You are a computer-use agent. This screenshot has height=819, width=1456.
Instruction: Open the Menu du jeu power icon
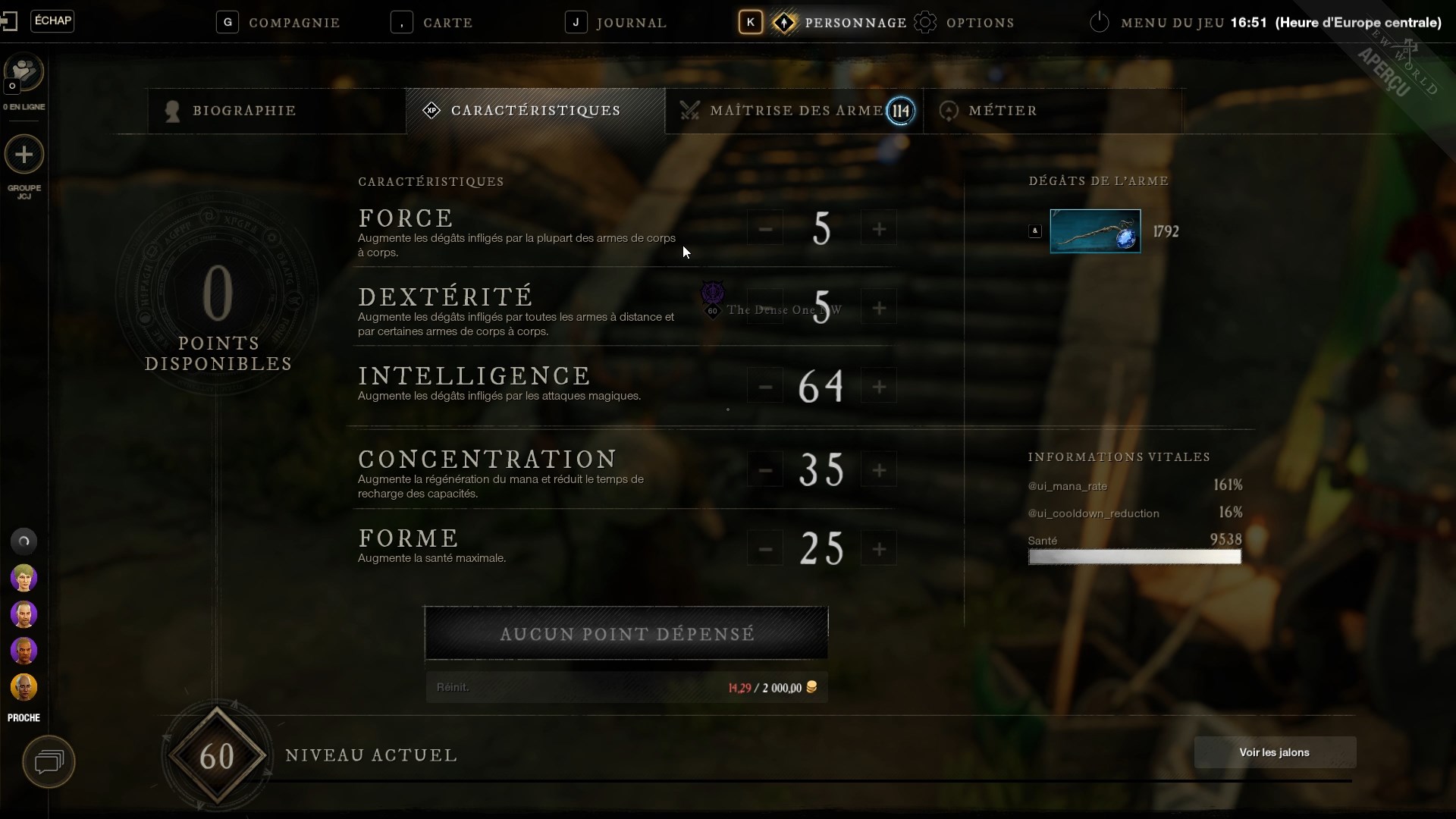pyautogui.click(x=1099, y=22)
